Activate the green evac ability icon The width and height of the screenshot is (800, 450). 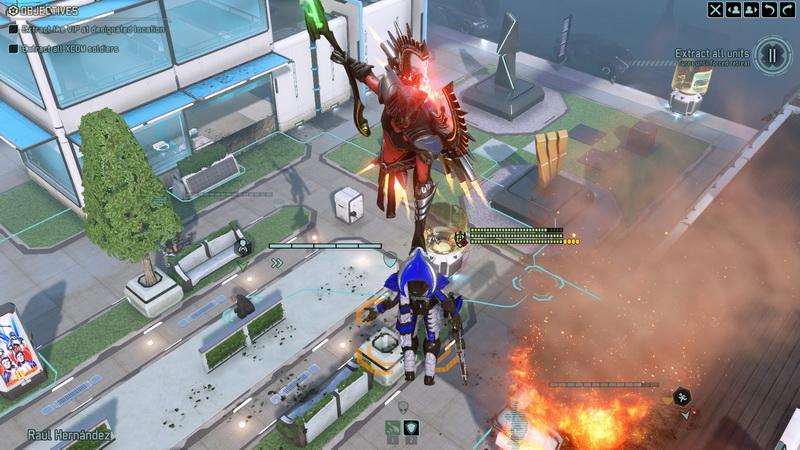pyautogui.click(x=393, y=428)
